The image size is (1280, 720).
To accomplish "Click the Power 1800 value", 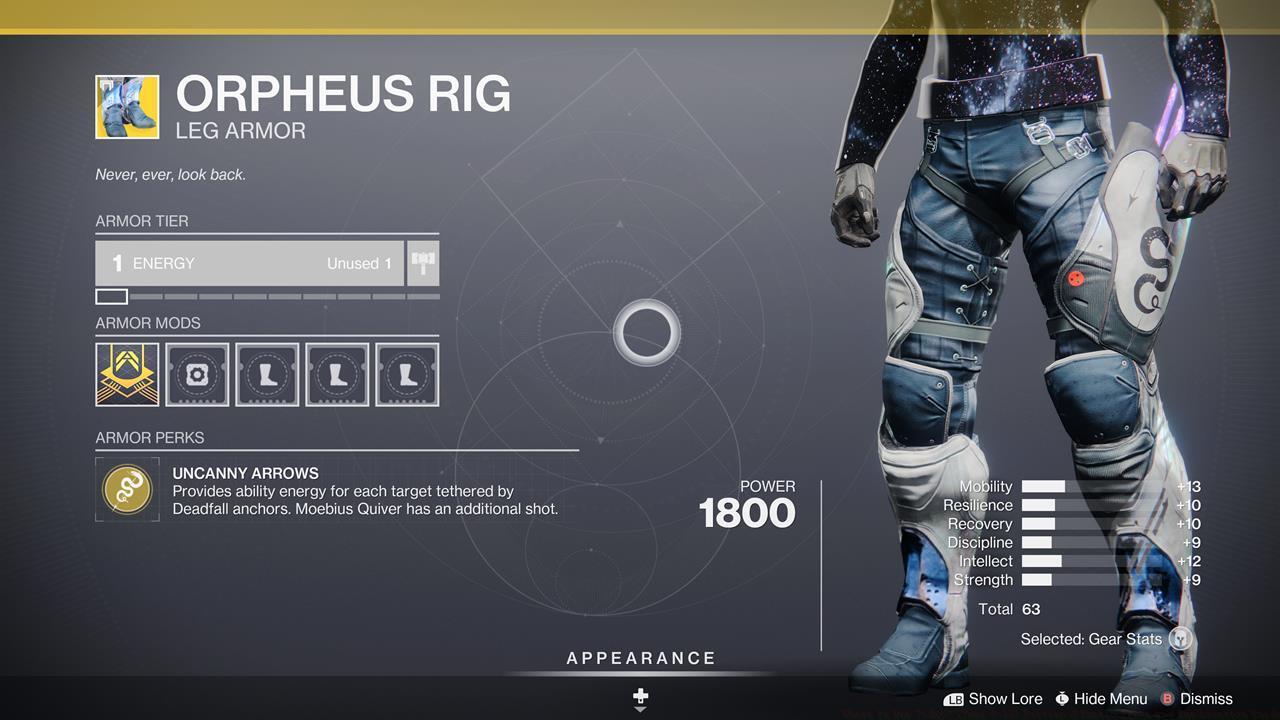I will pos(749,513).
